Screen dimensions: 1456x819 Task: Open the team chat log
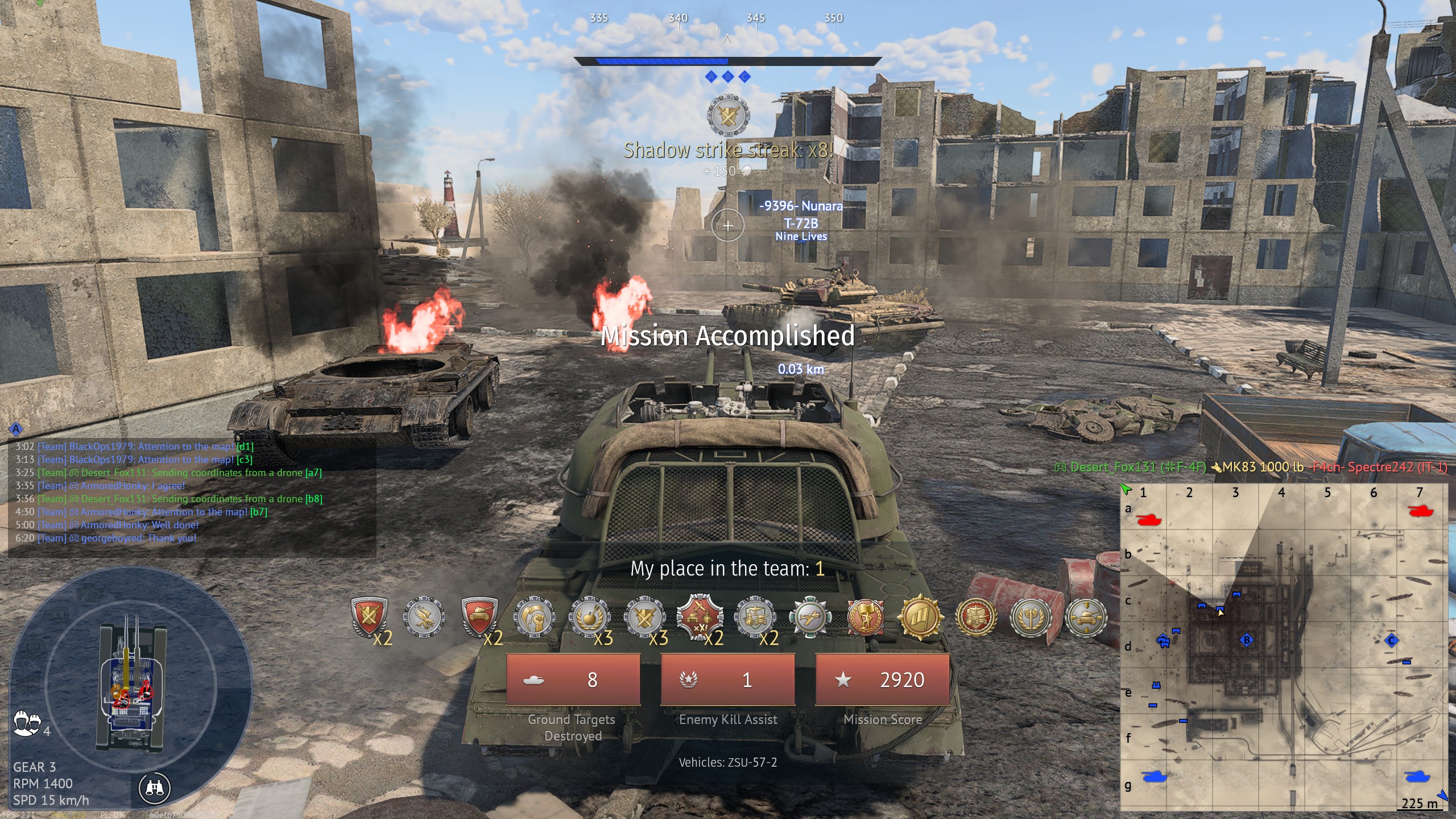tap(191, 493)
